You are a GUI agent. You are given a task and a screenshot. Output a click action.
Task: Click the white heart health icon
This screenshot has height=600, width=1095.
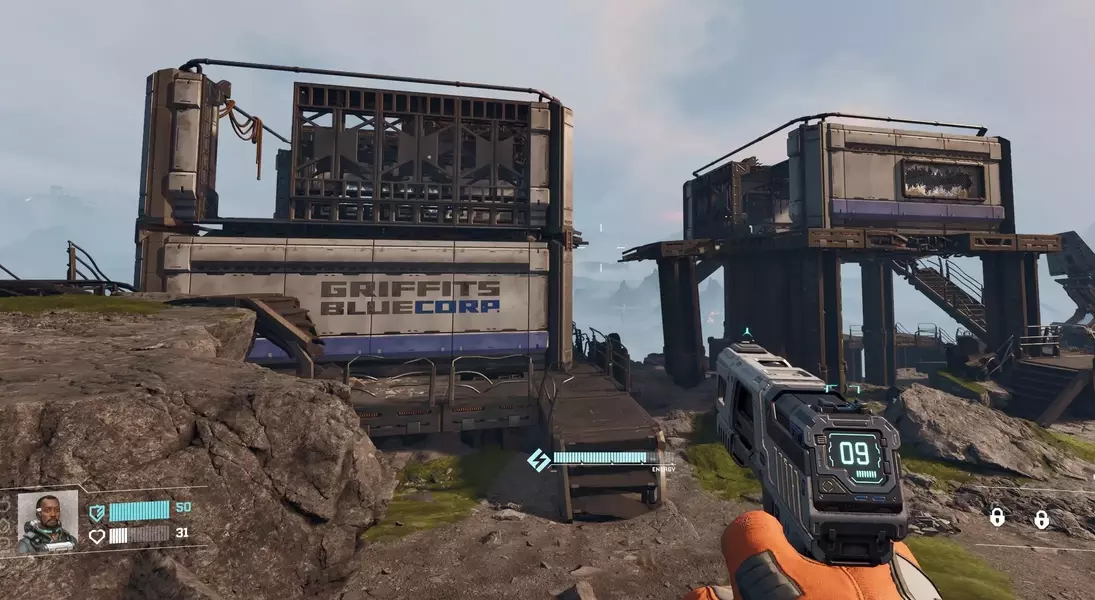97,535
